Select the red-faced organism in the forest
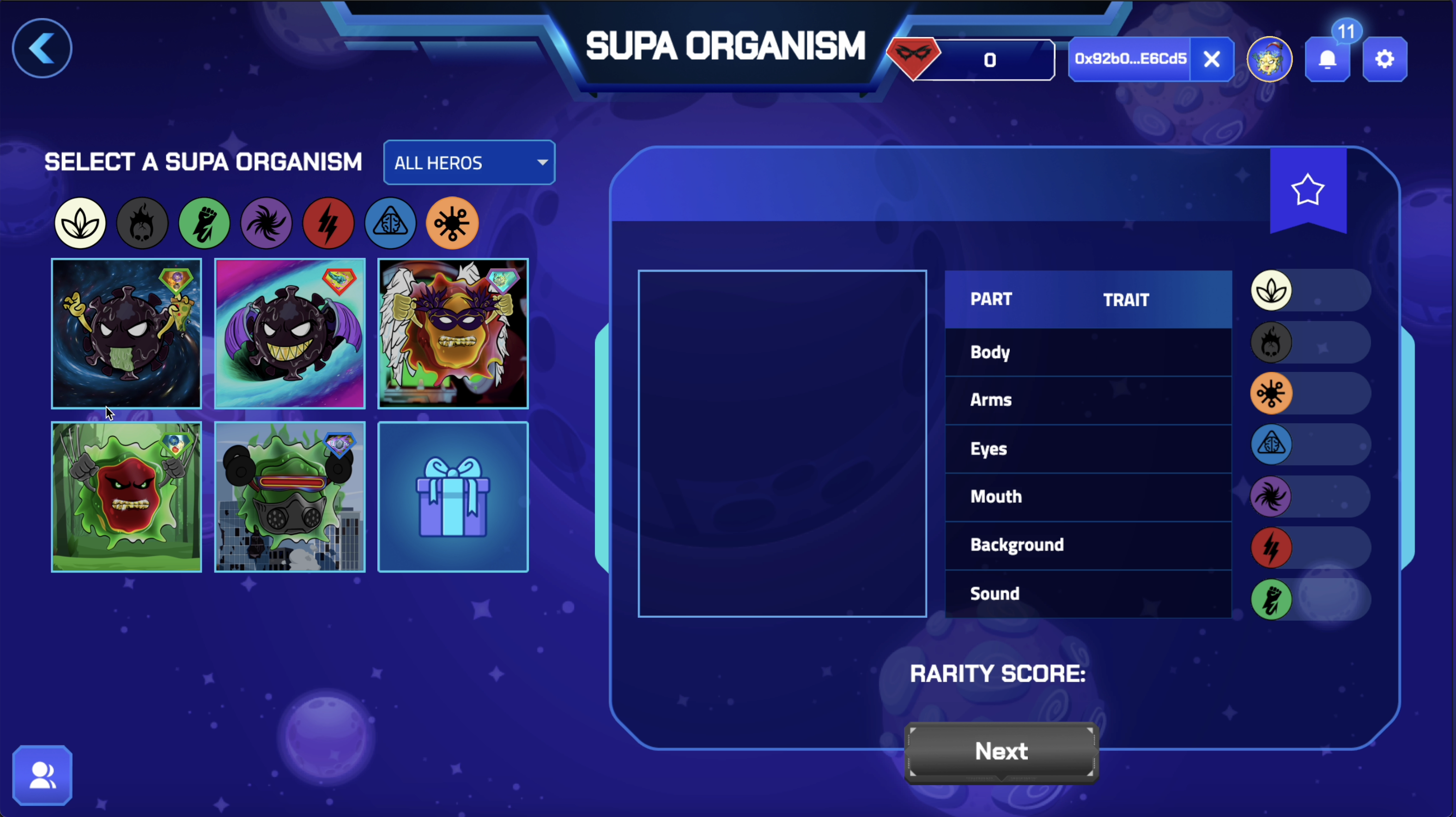The height and width of the screenshot is (817, 1456). (126, 497)
